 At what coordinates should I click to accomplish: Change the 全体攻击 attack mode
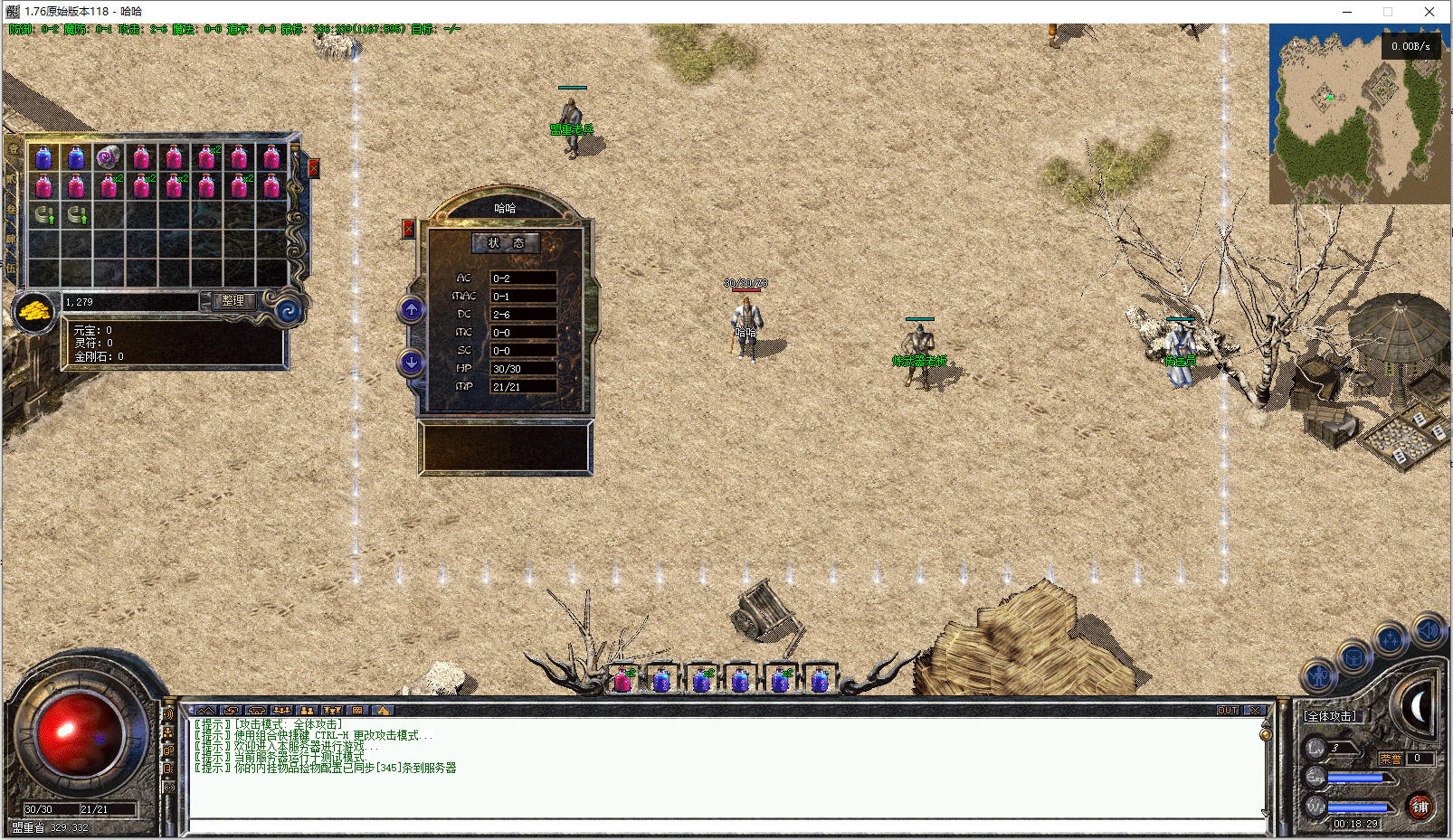(1330, 716)
